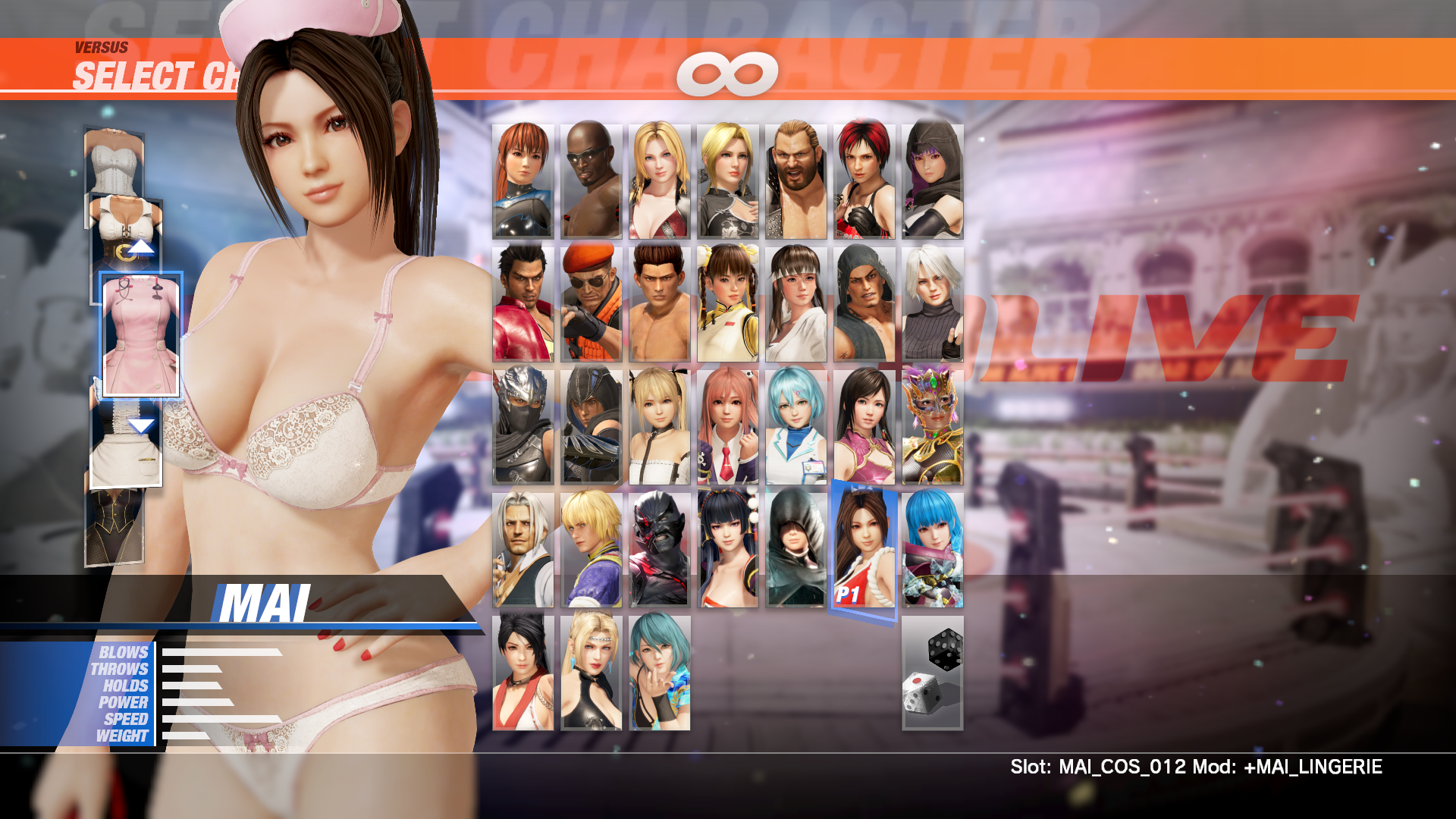Pick the bearded wrestler portrait
This screenshot has height=819, width=1456.
coord(795,181)
